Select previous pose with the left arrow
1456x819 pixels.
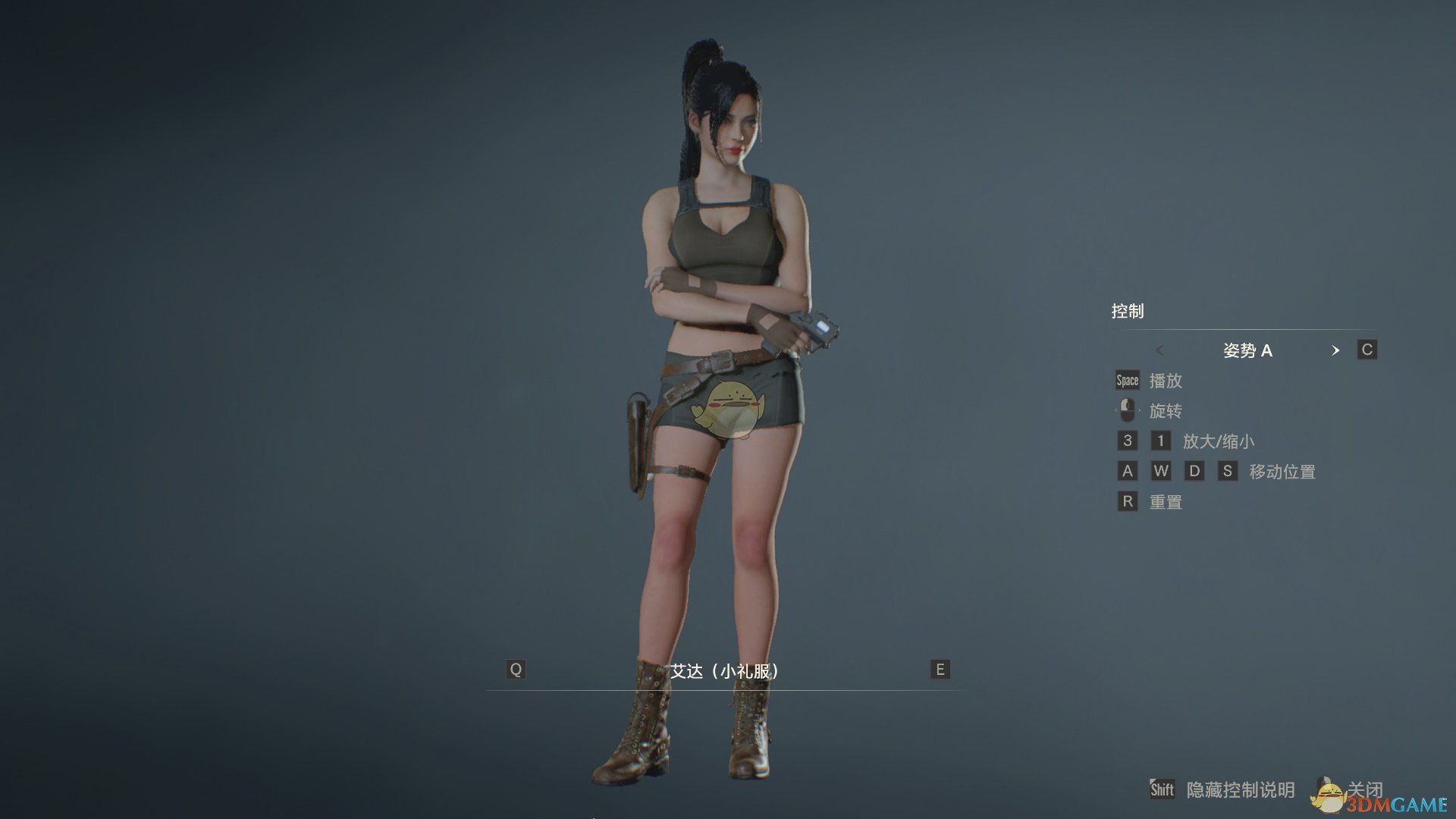[1162, 350]
